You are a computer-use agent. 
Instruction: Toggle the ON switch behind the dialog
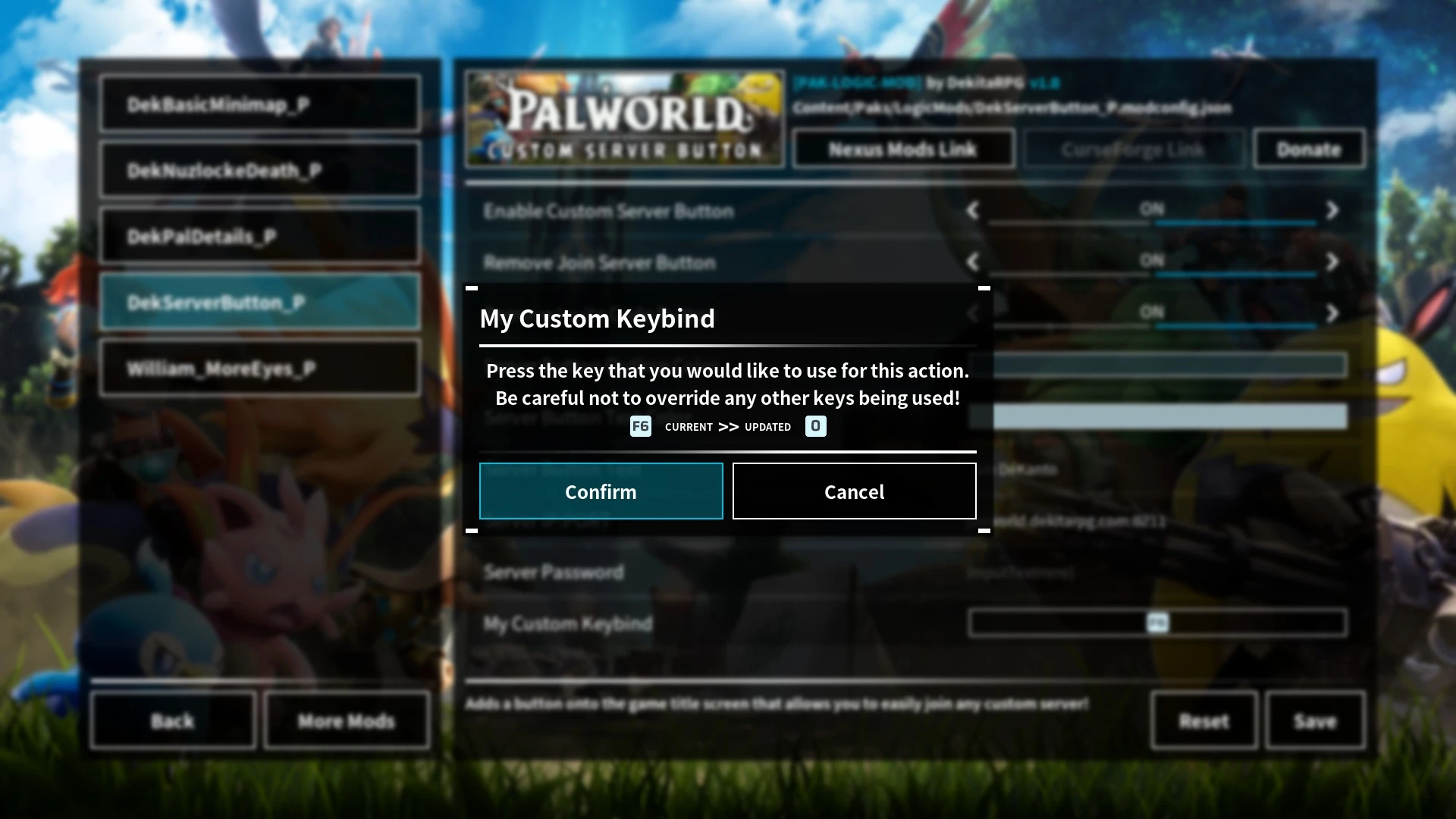pyautogui.click(x=1152, y=312)
